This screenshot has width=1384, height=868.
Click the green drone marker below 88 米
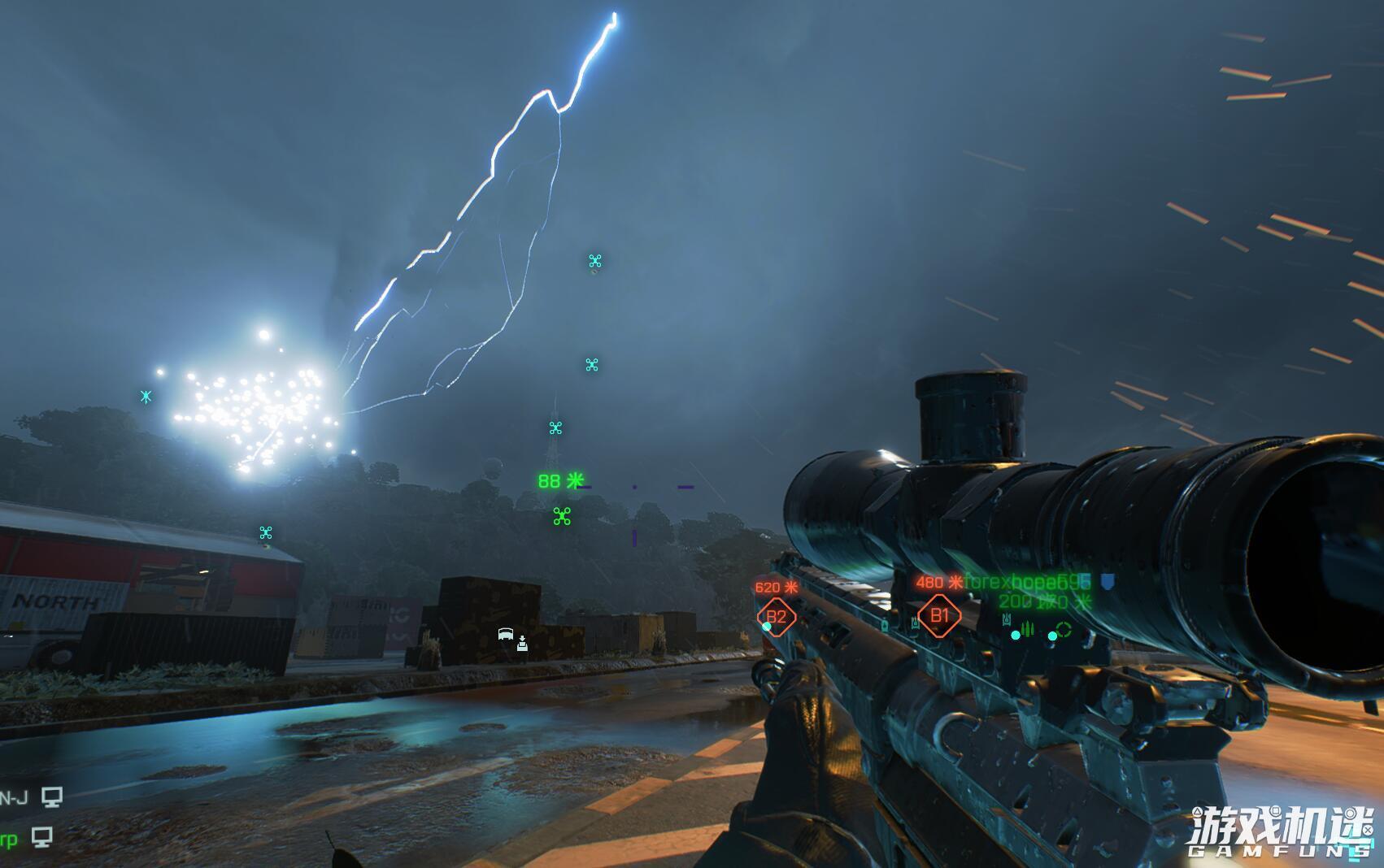(562, 516)
